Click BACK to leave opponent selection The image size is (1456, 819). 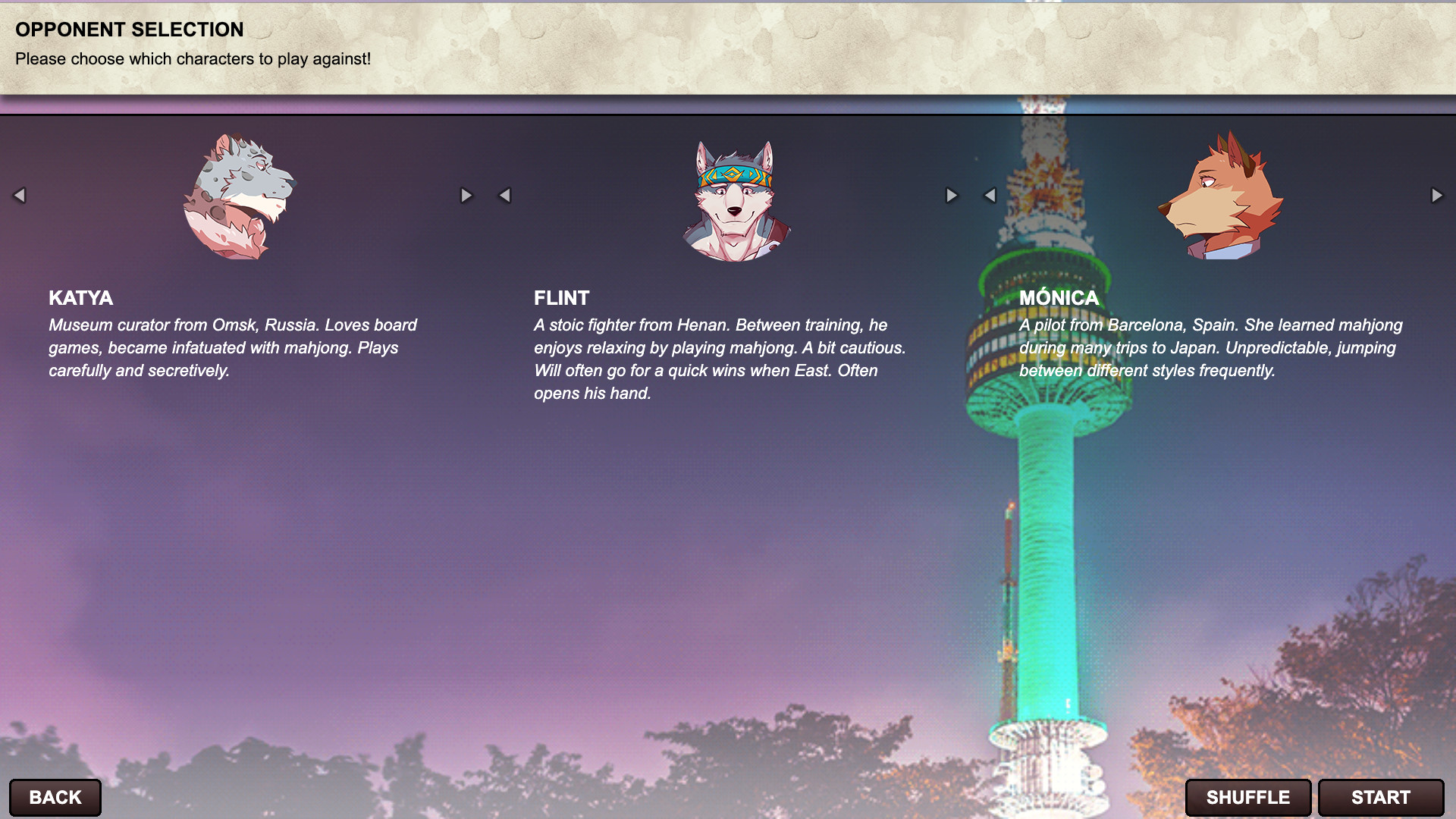[x=53, y=797]
